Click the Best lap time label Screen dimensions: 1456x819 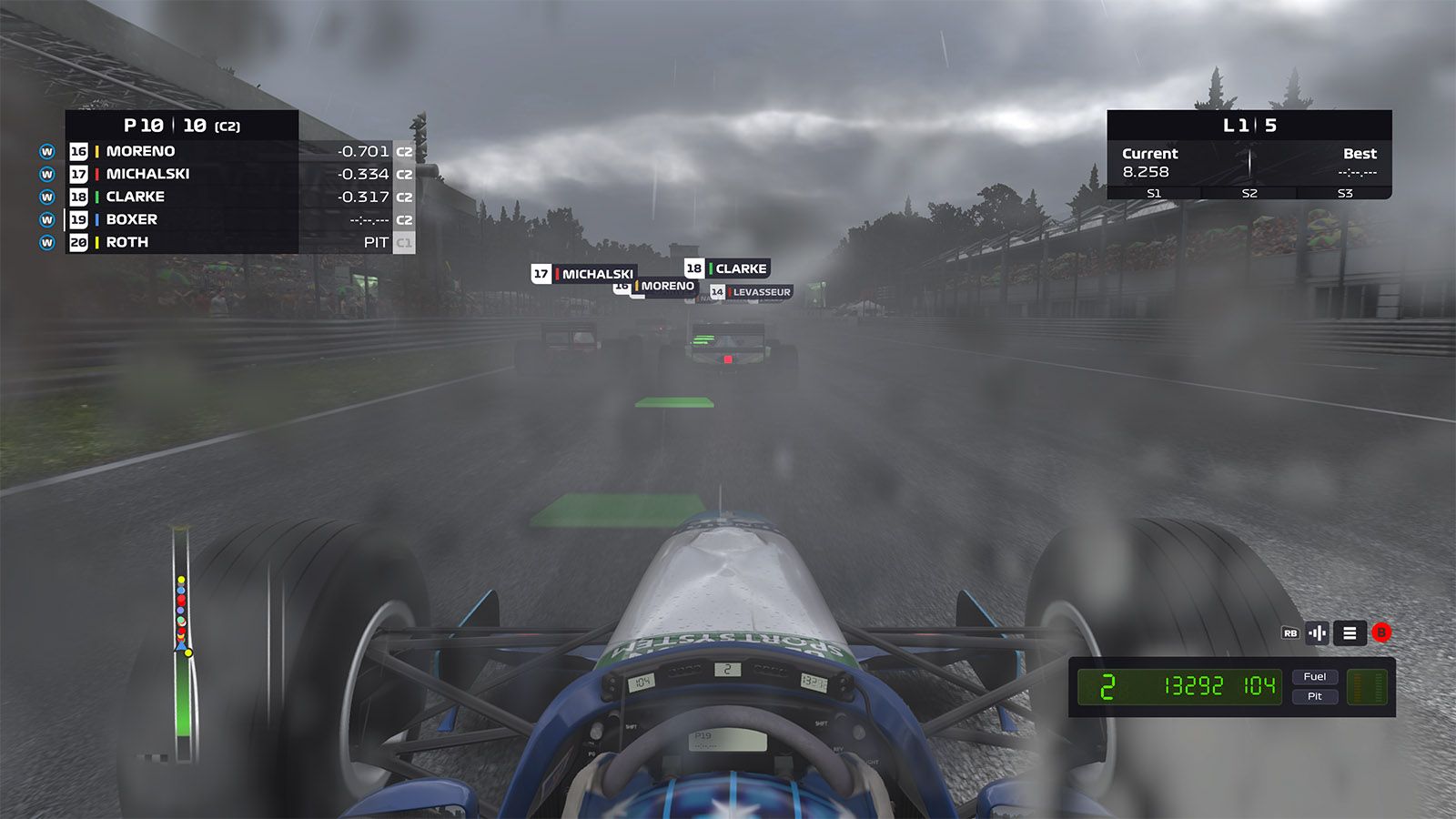[x=1361, y=153]
